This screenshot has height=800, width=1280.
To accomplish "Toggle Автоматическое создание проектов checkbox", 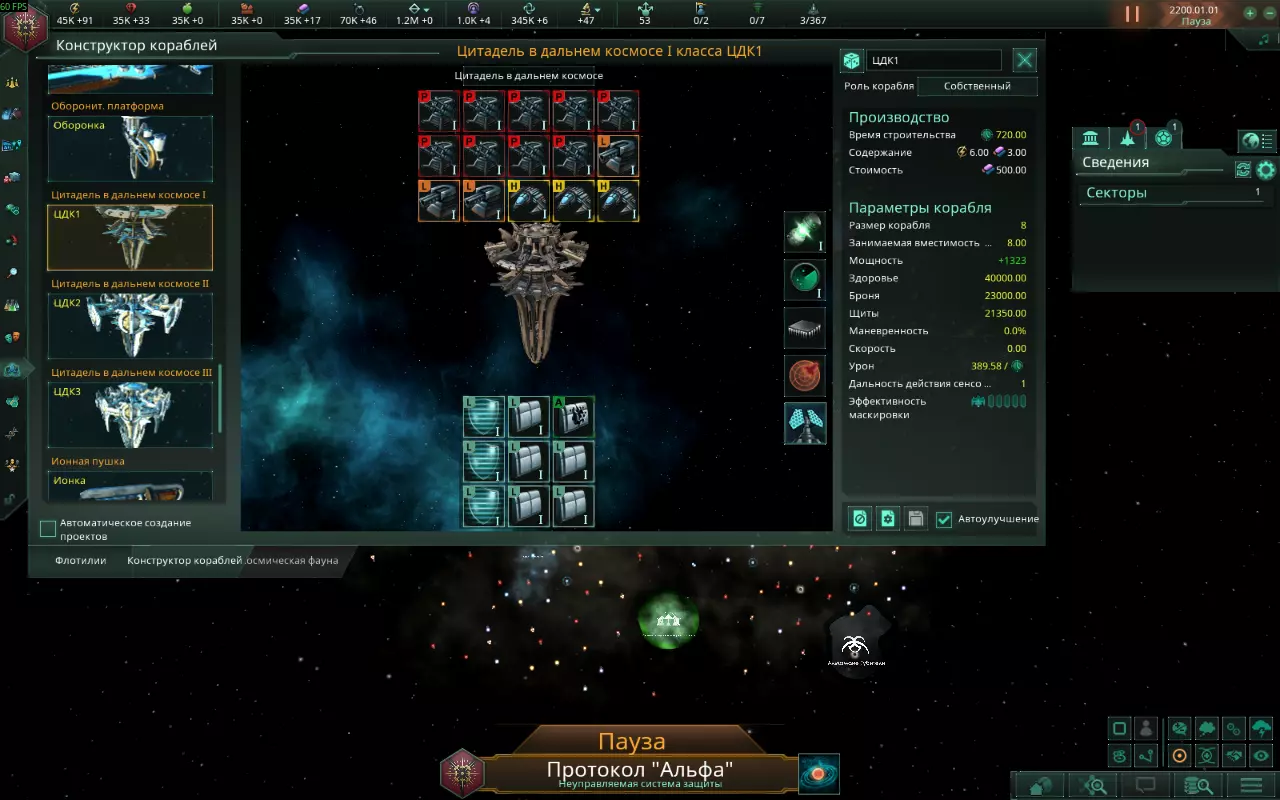I will (x=48, y=529).
